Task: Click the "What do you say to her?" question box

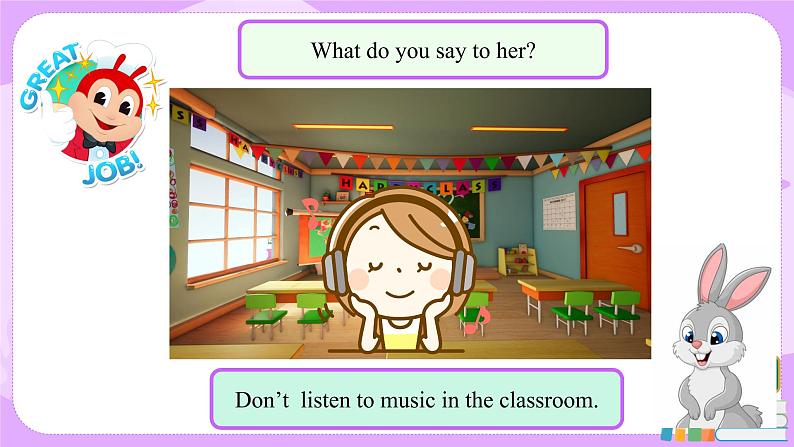Action: [423, 50]
